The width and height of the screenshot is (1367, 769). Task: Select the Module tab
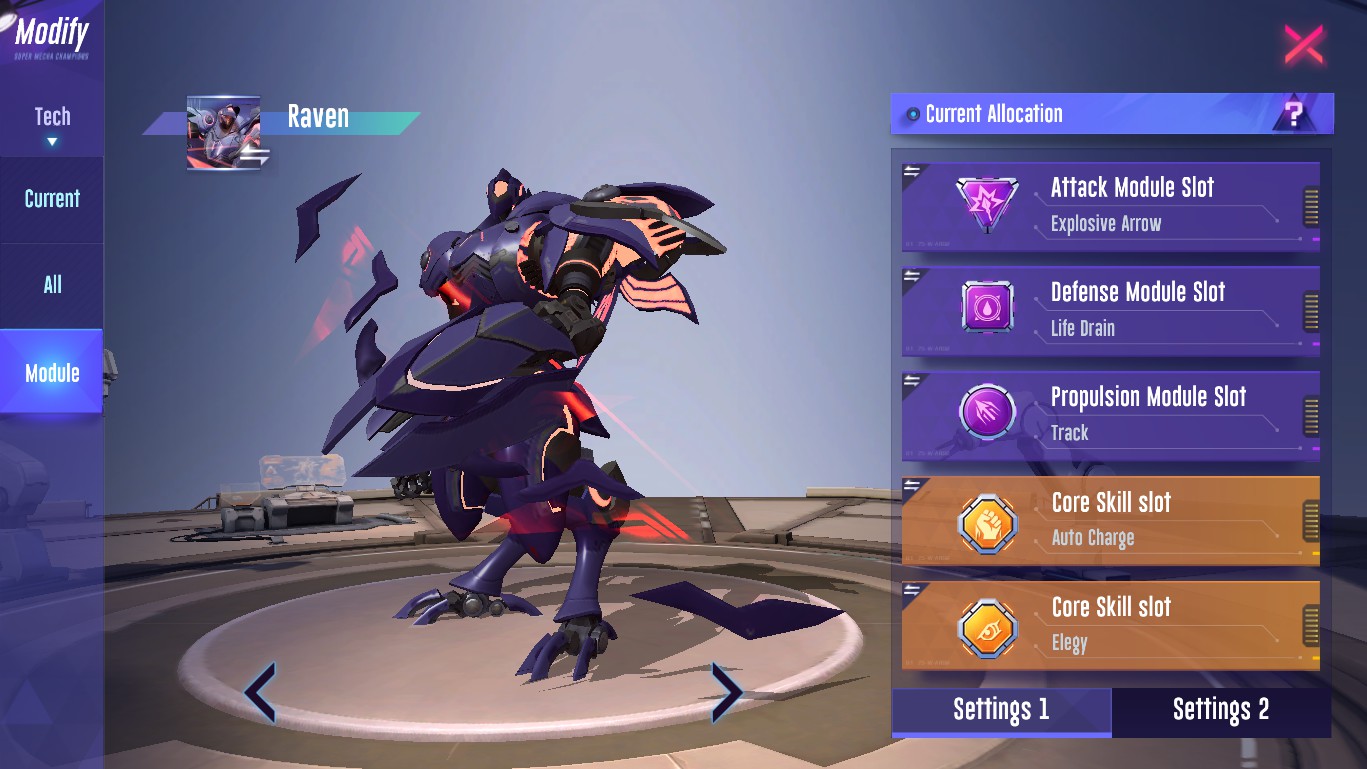(x=52, y=373)
